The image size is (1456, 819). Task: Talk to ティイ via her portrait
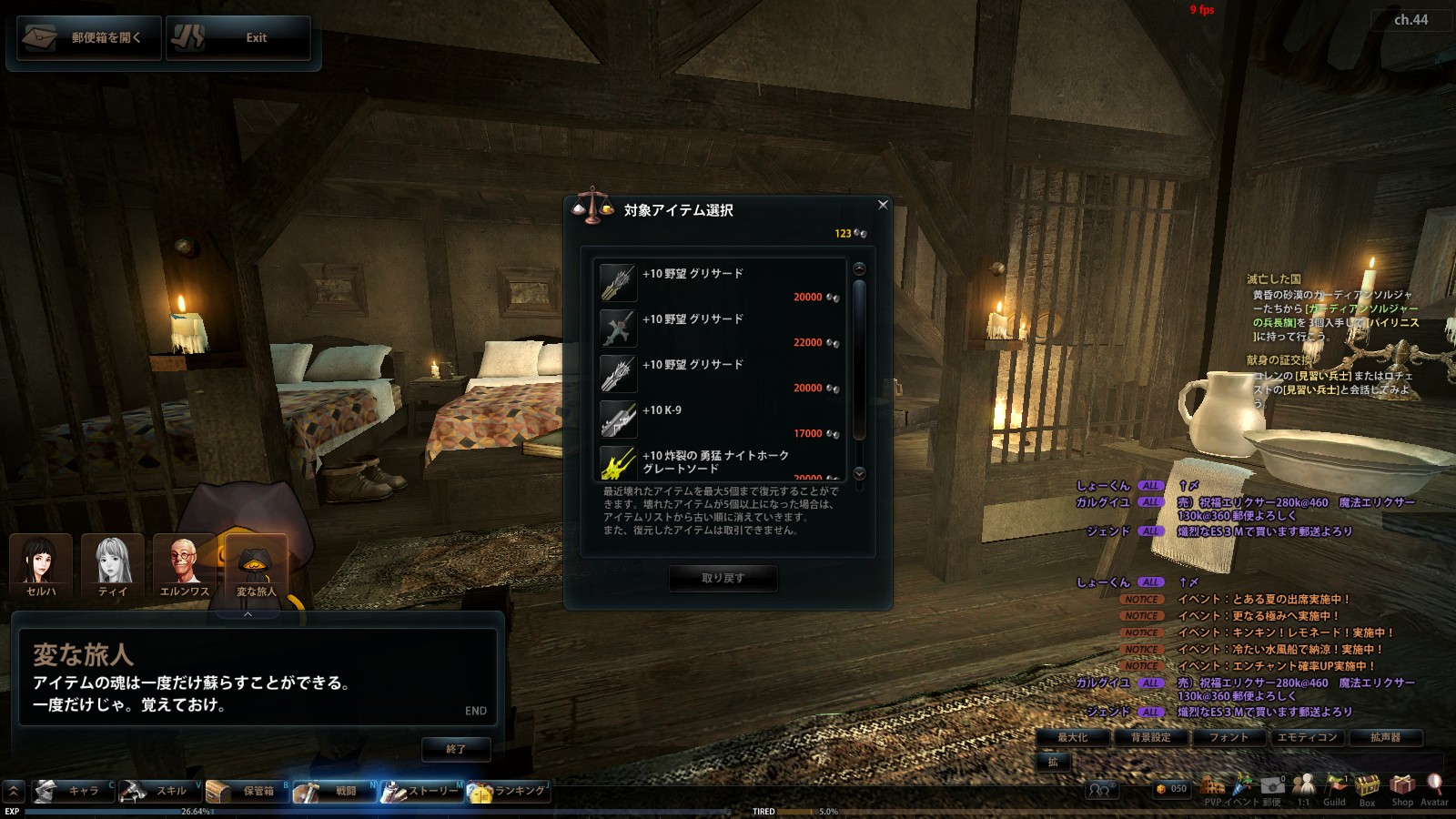[x=113, y=565]
